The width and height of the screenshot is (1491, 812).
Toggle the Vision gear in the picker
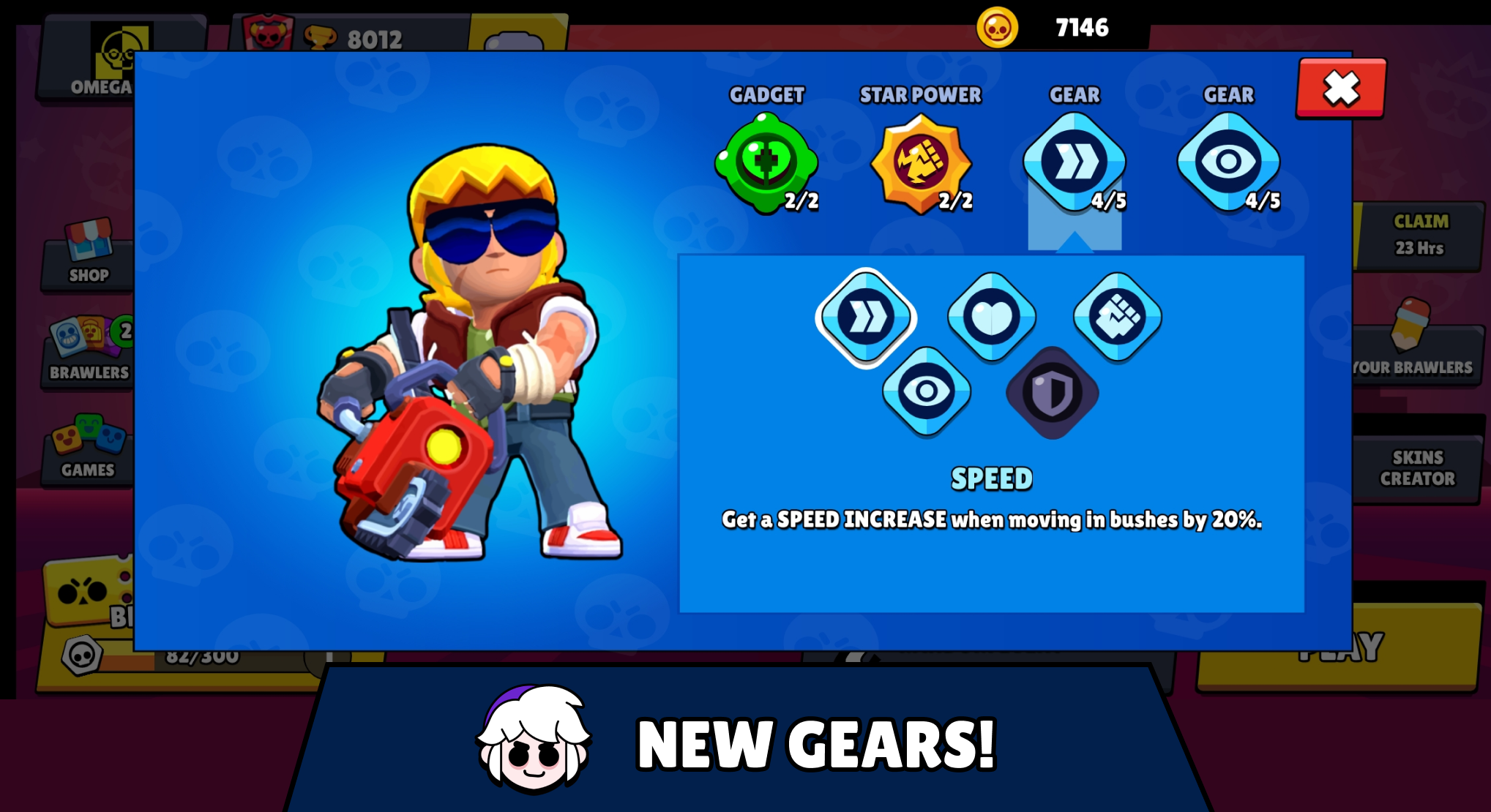coord(927,393)
